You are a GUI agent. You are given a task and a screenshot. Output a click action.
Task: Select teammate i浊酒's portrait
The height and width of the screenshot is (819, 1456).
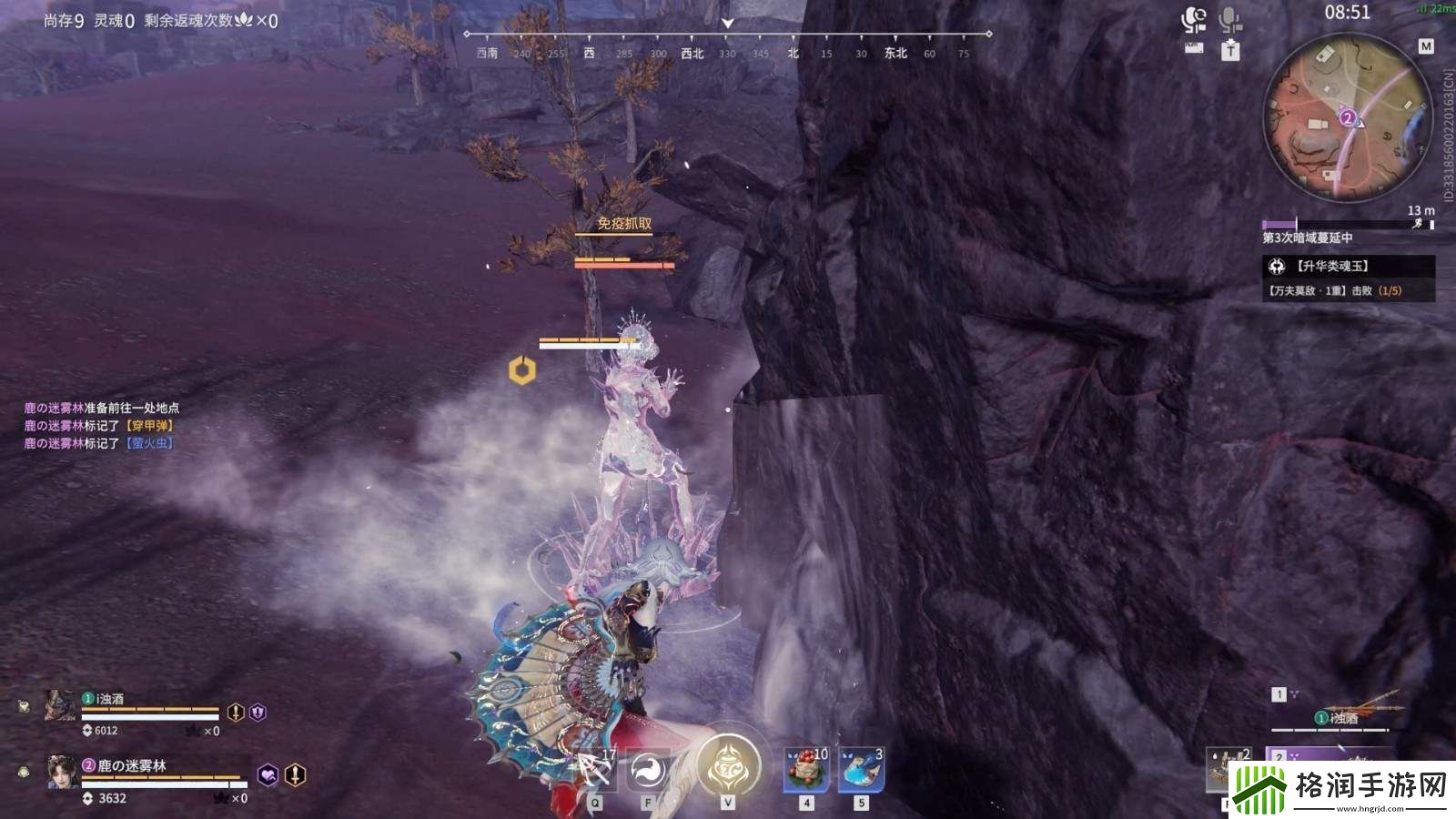(x=61, y=705)
